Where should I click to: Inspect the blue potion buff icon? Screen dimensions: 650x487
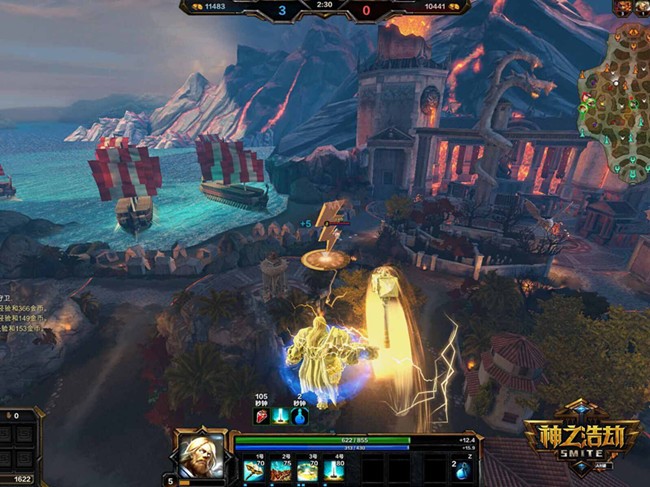pos(299,416)
